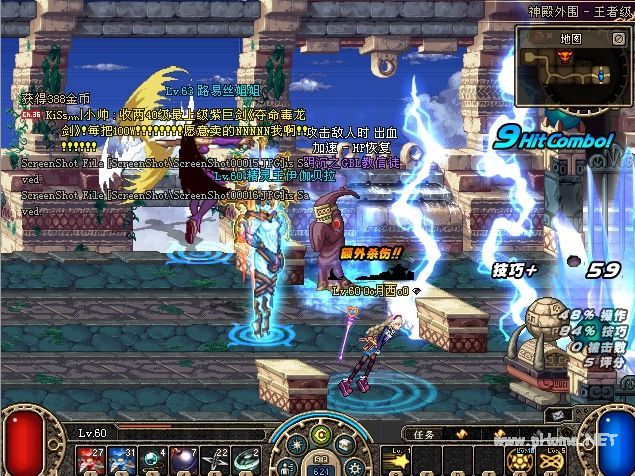Image resolution: width=635 pixels, height=476 pixels.
Task: Click the yellow C button in center dial
Action: pos(320,434)
